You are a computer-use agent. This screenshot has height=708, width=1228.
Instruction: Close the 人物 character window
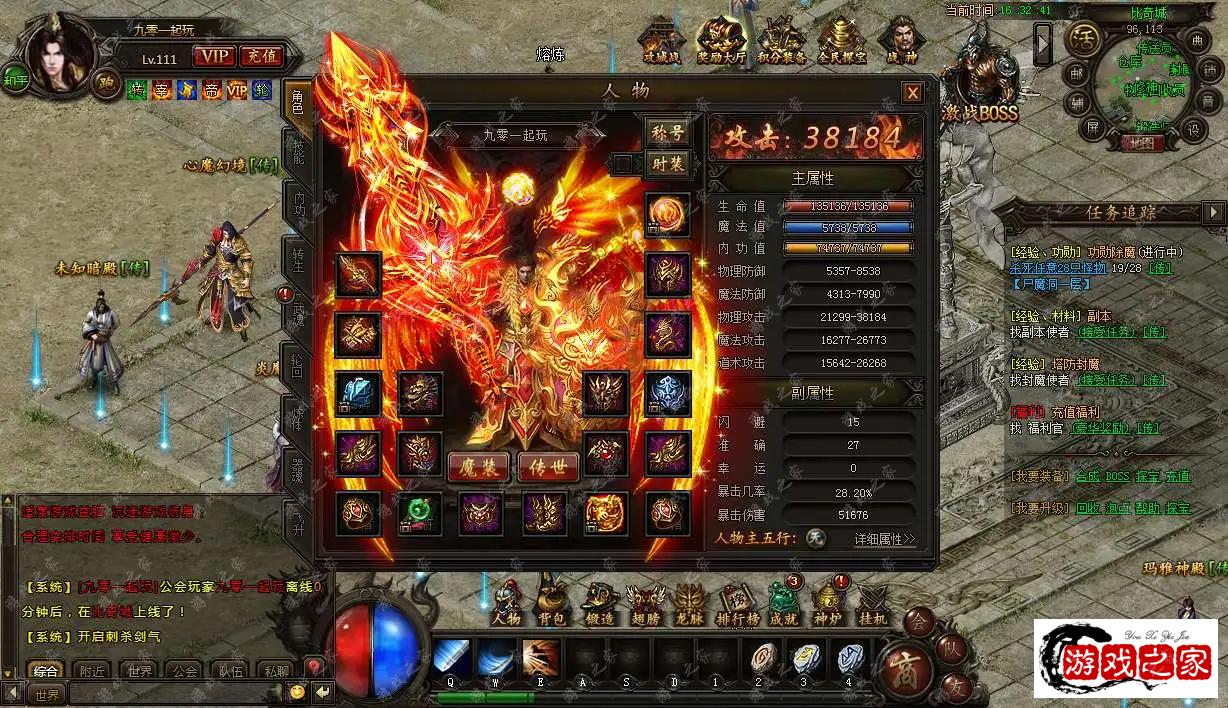coord(912,93)
